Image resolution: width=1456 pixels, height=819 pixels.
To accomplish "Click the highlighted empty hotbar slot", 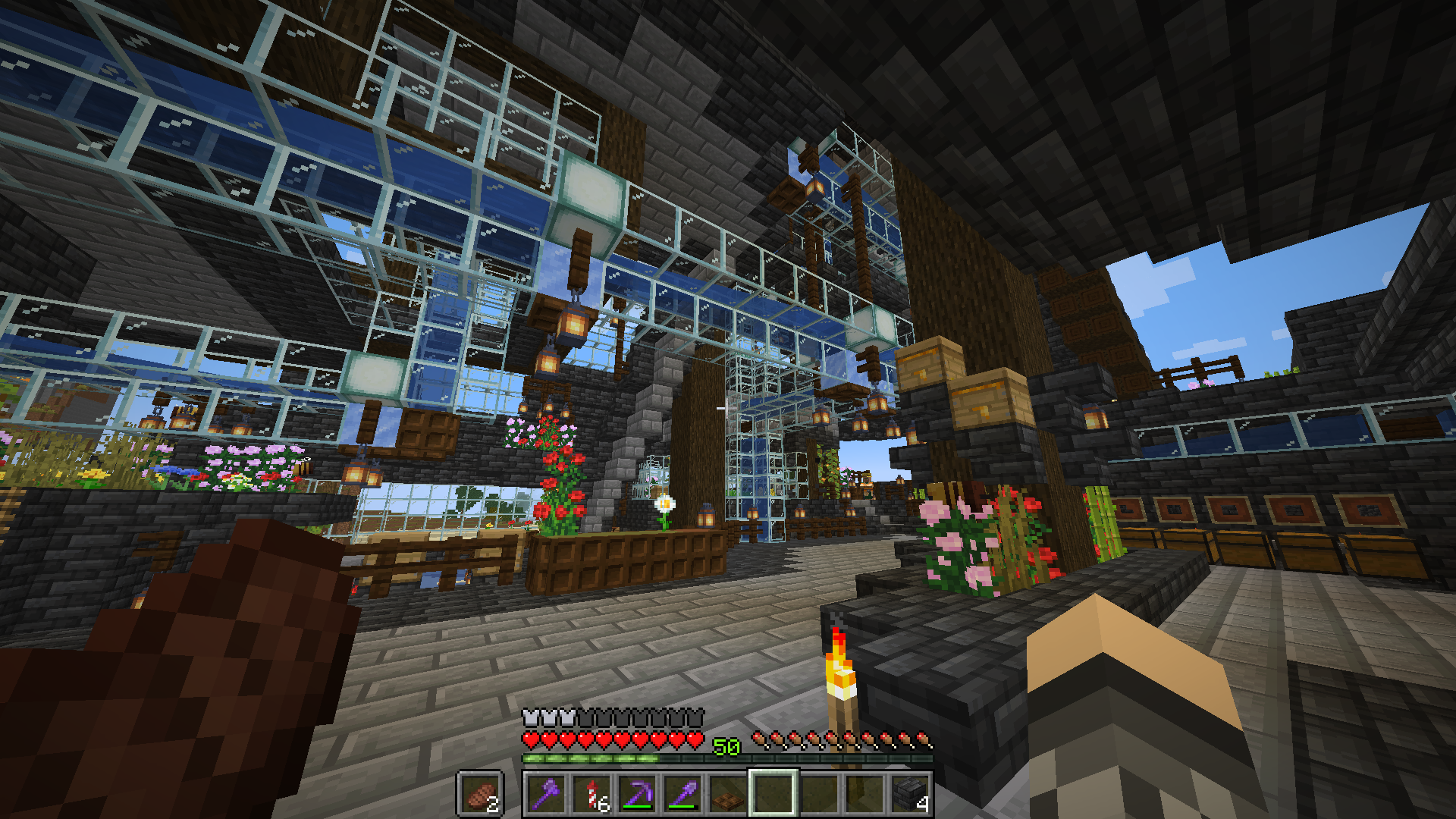I will pyautogui.click(x=772, y=794).
